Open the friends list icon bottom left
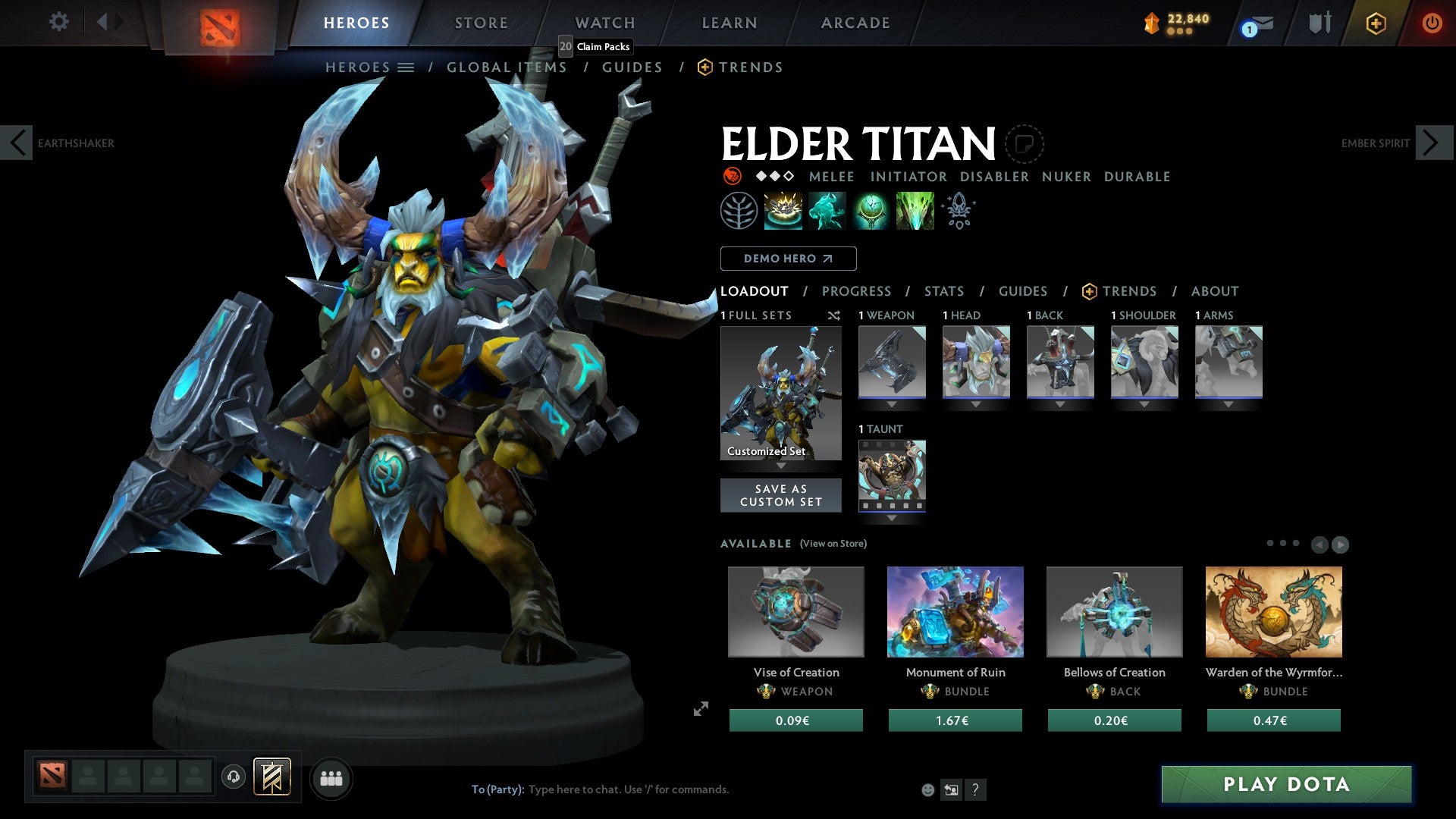Image resolution: width=1456 pixels, height=819 pixels. [x=331, y=777]
